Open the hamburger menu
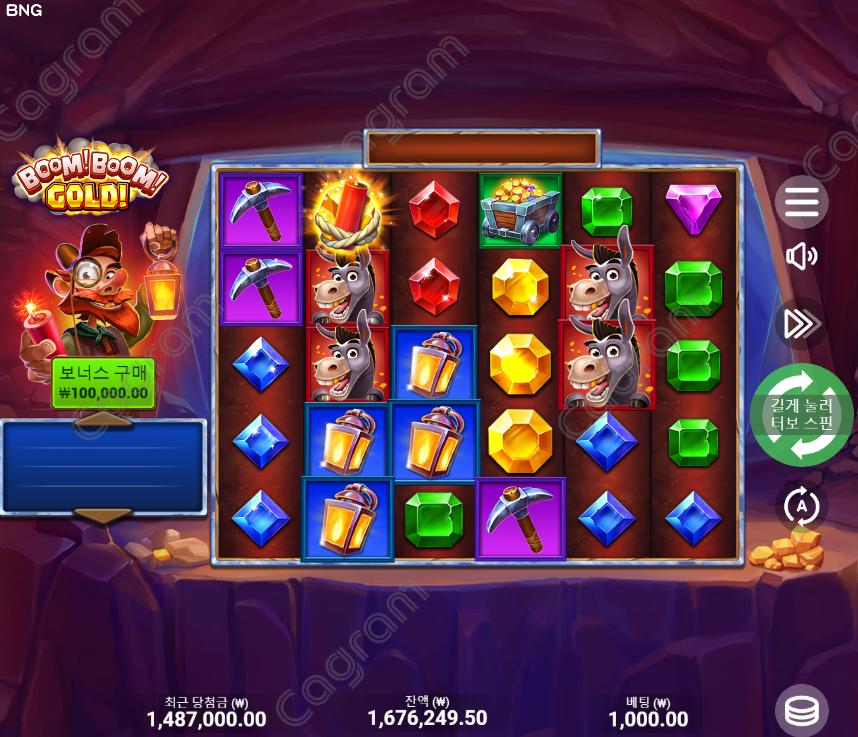858x737 pixels. click(801, 203)
